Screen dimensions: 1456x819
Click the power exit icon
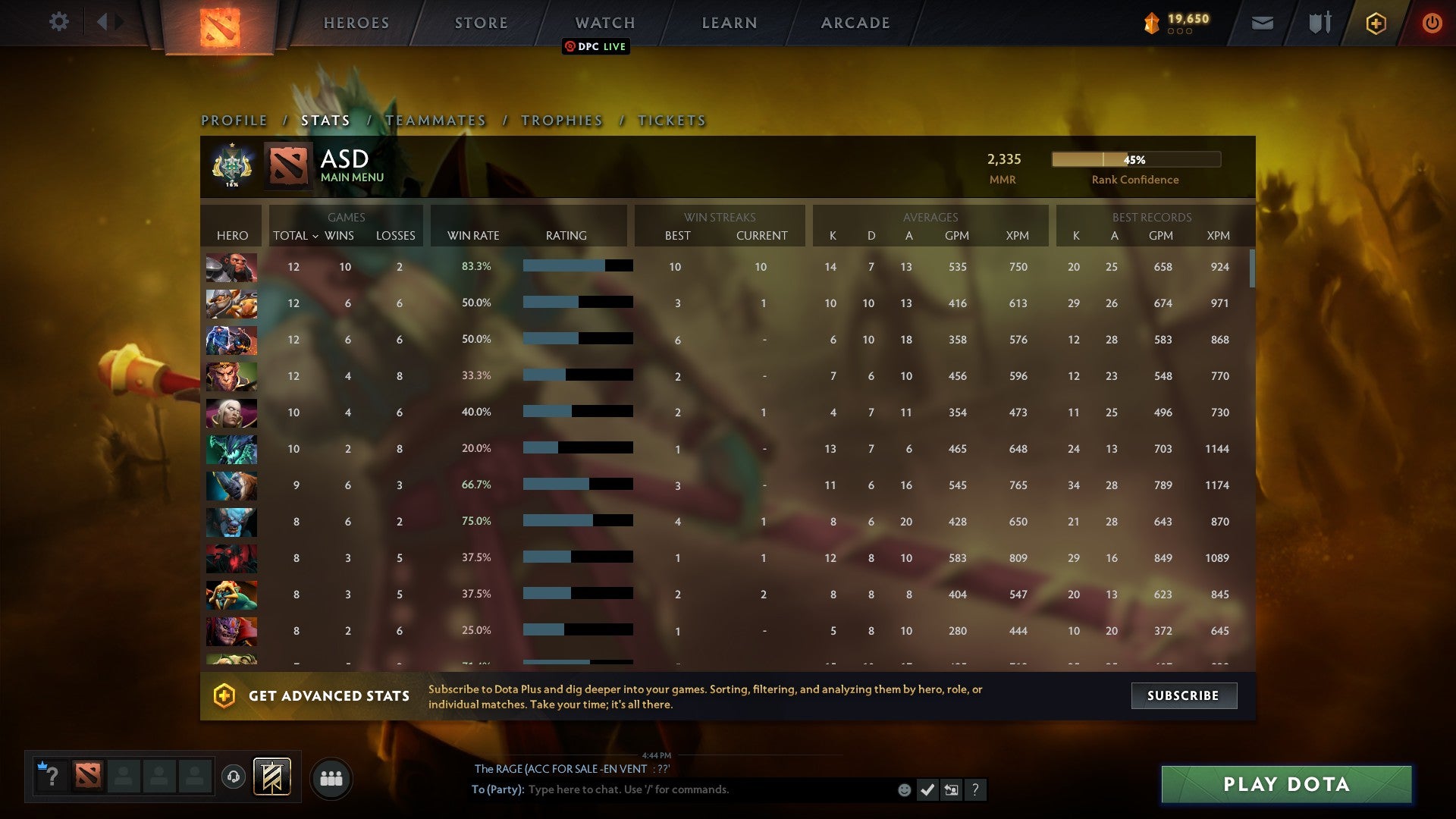[1432, 24]
